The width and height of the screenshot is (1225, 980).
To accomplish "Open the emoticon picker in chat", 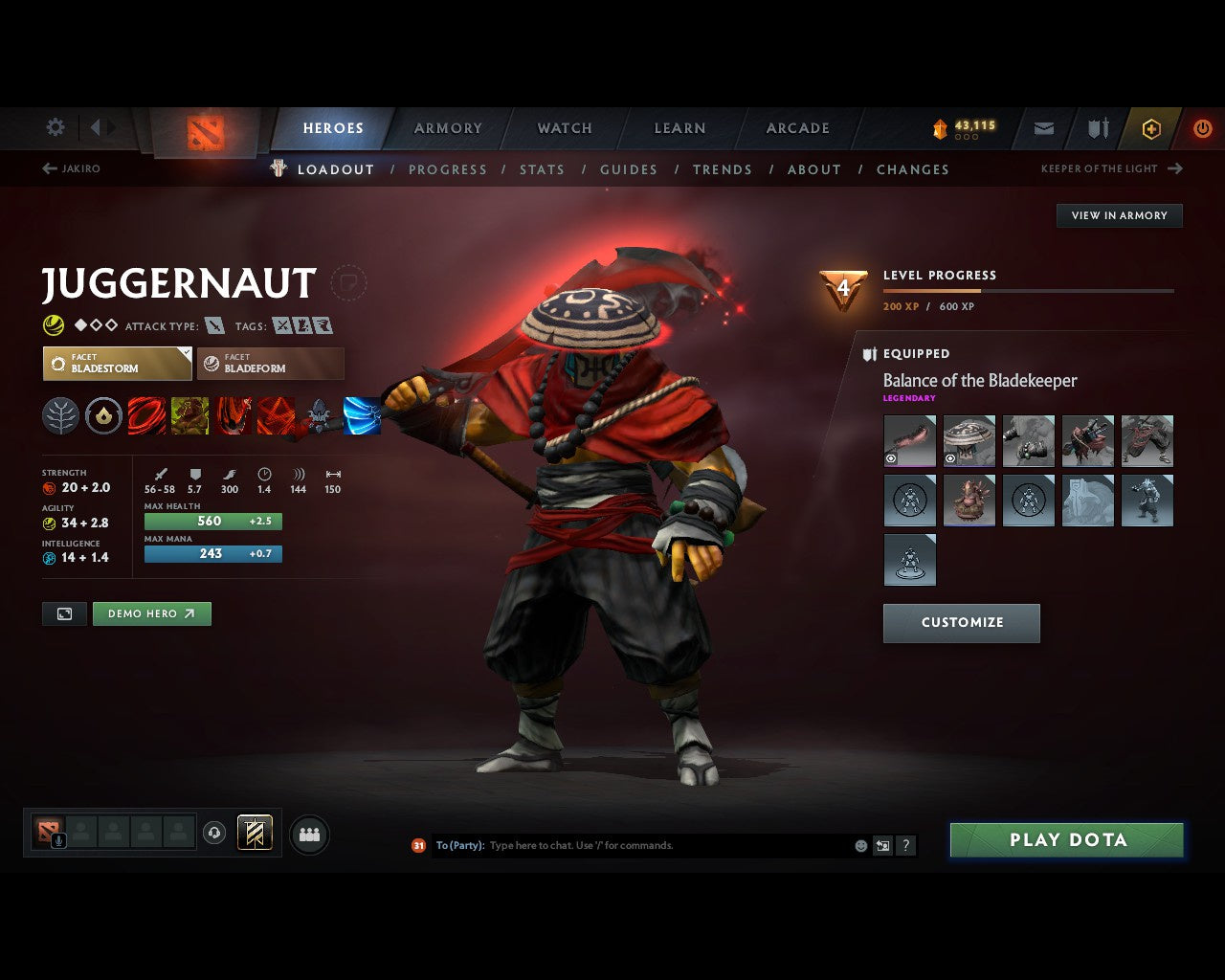I will point(859,845).
